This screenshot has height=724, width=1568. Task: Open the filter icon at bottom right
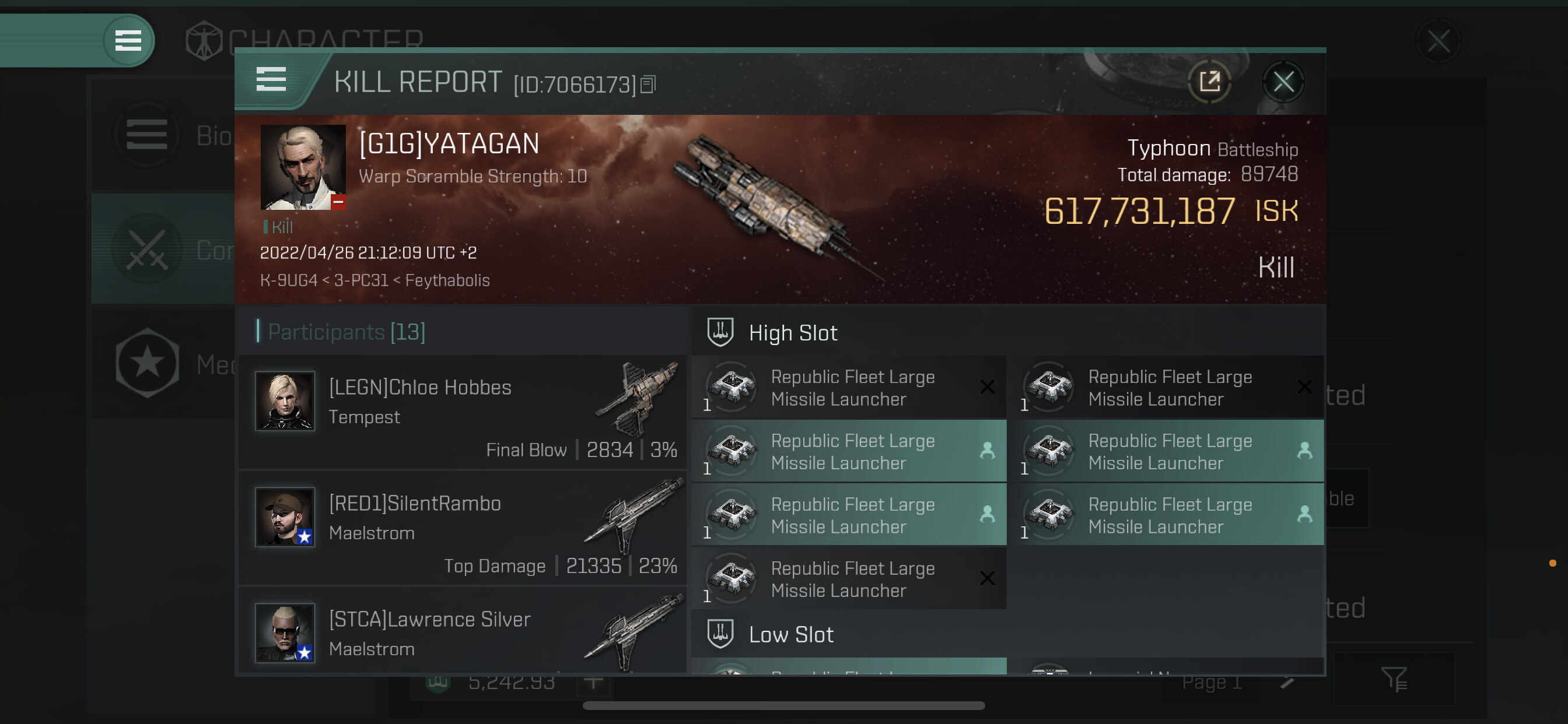click(1394, 679)
